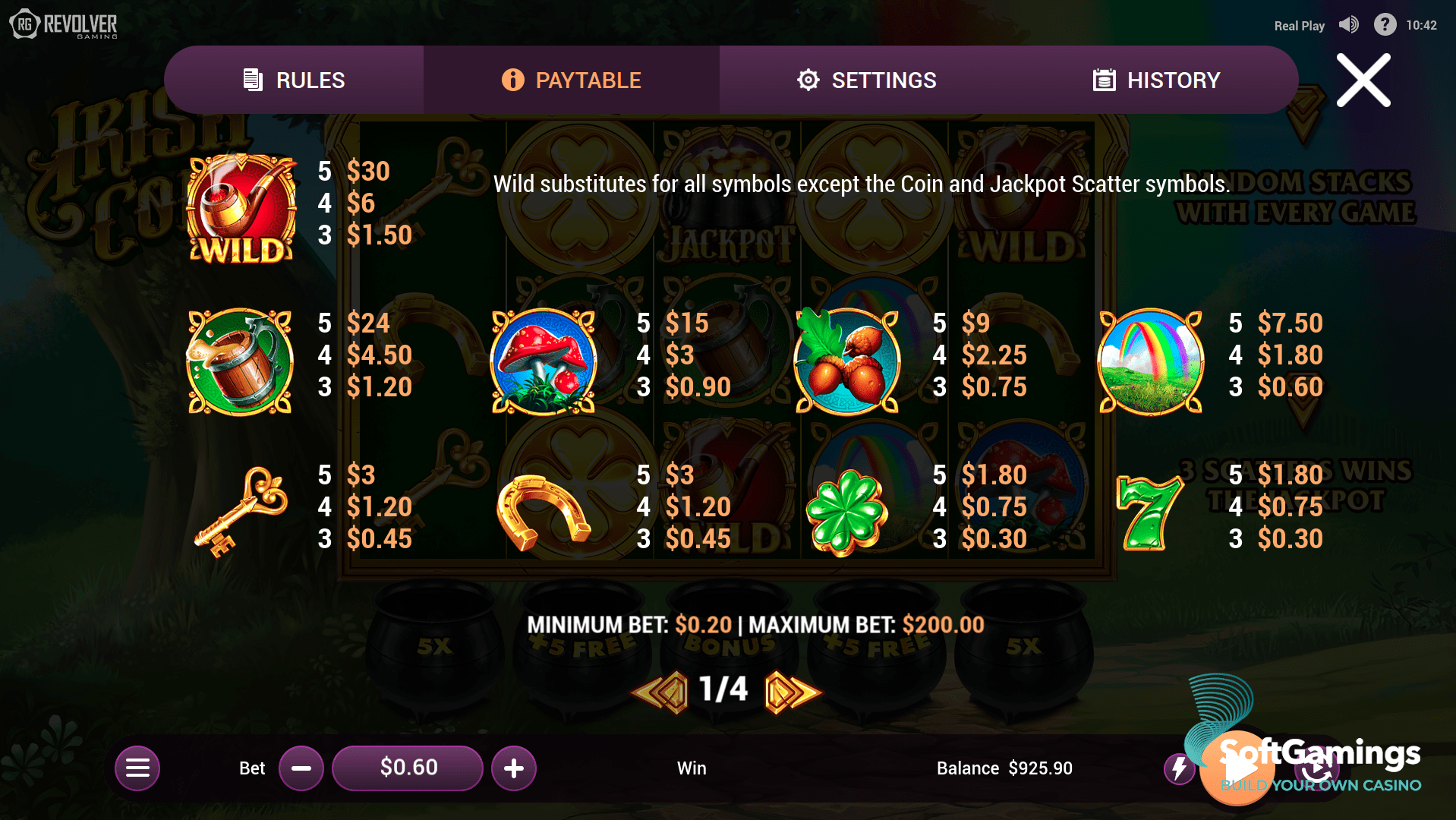Switch to the Settings tab
This screenshot has height=820, width=1456.
[x=866, y=80]
